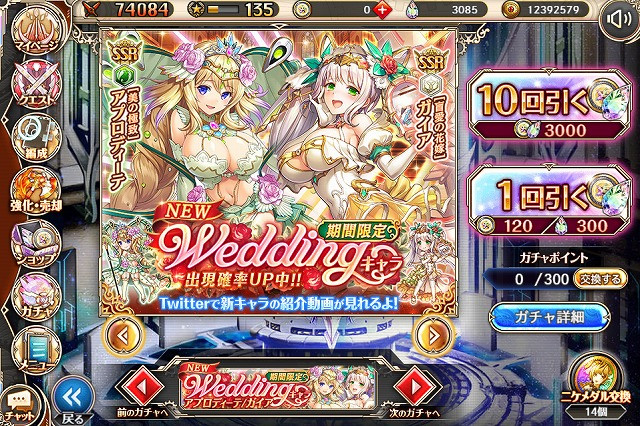Select the small Wedding banner thumbnail

[280, 383]
